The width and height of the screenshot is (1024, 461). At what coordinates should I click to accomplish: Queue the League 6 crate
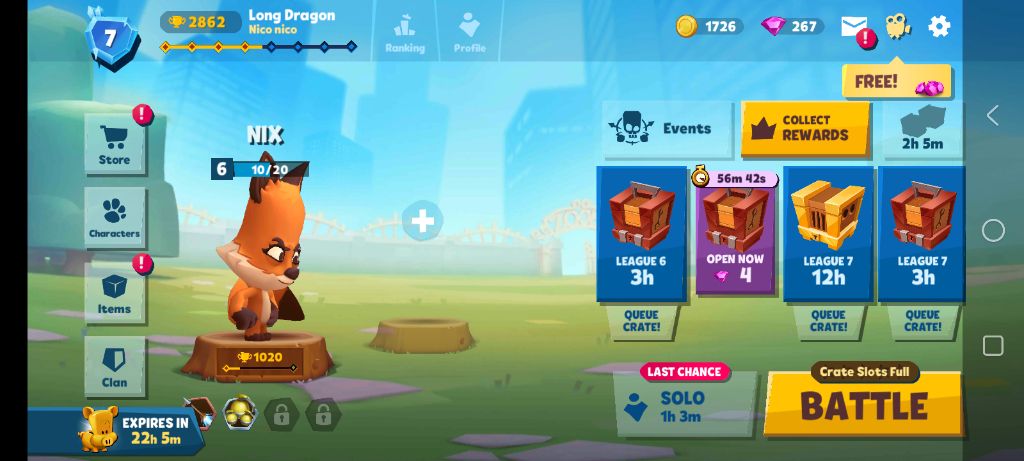[641, 321]
